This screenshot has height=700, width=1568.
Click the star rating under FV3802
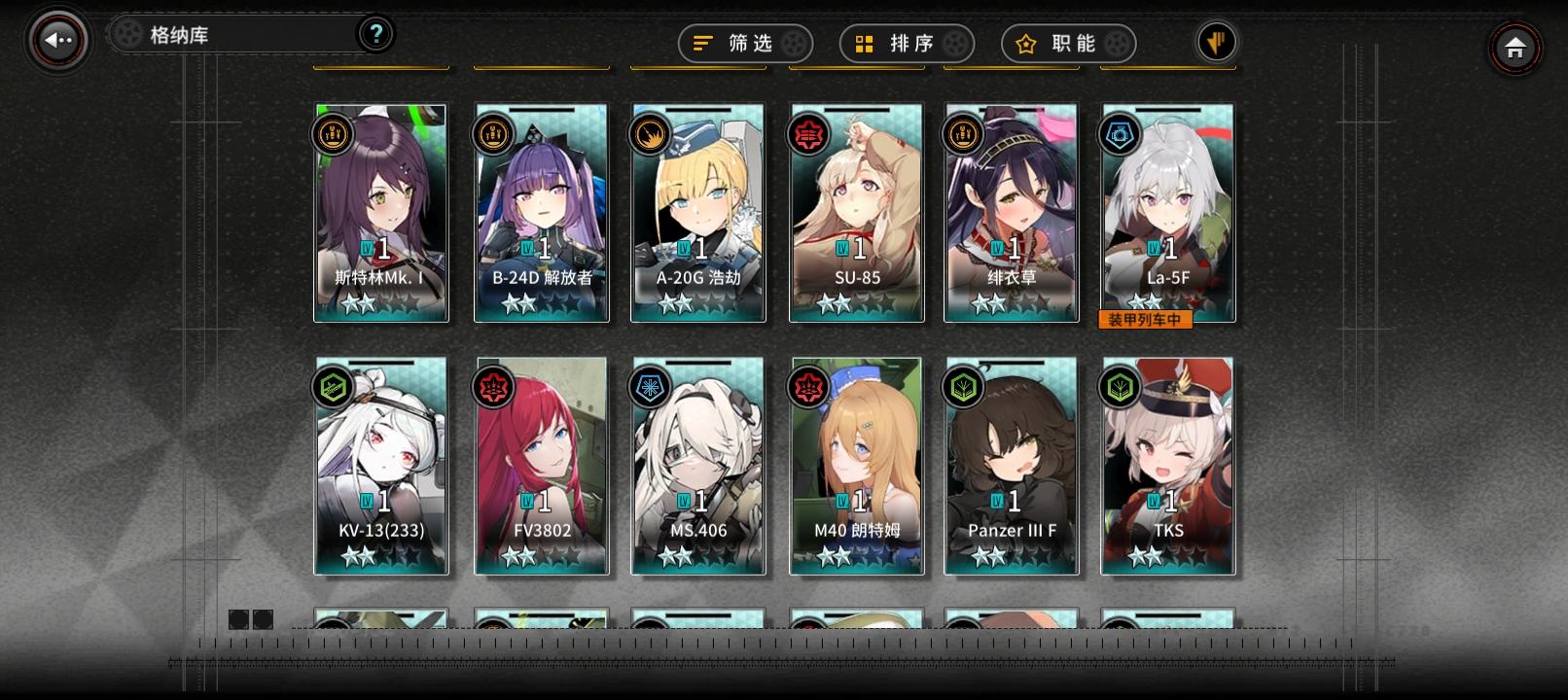[541, 556]
